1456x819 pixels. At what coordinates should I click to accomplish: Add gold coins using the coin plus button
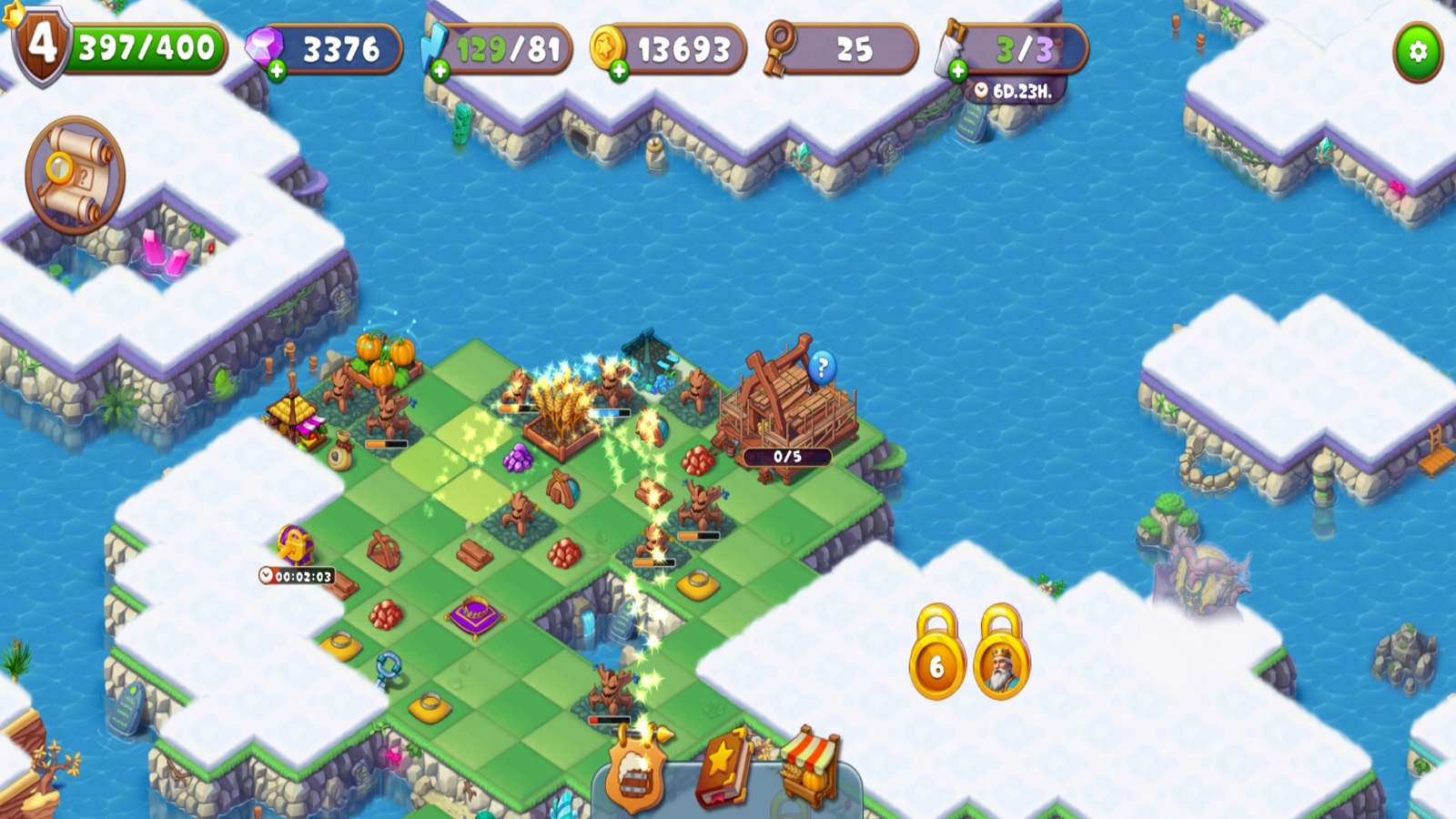(619, 70)
